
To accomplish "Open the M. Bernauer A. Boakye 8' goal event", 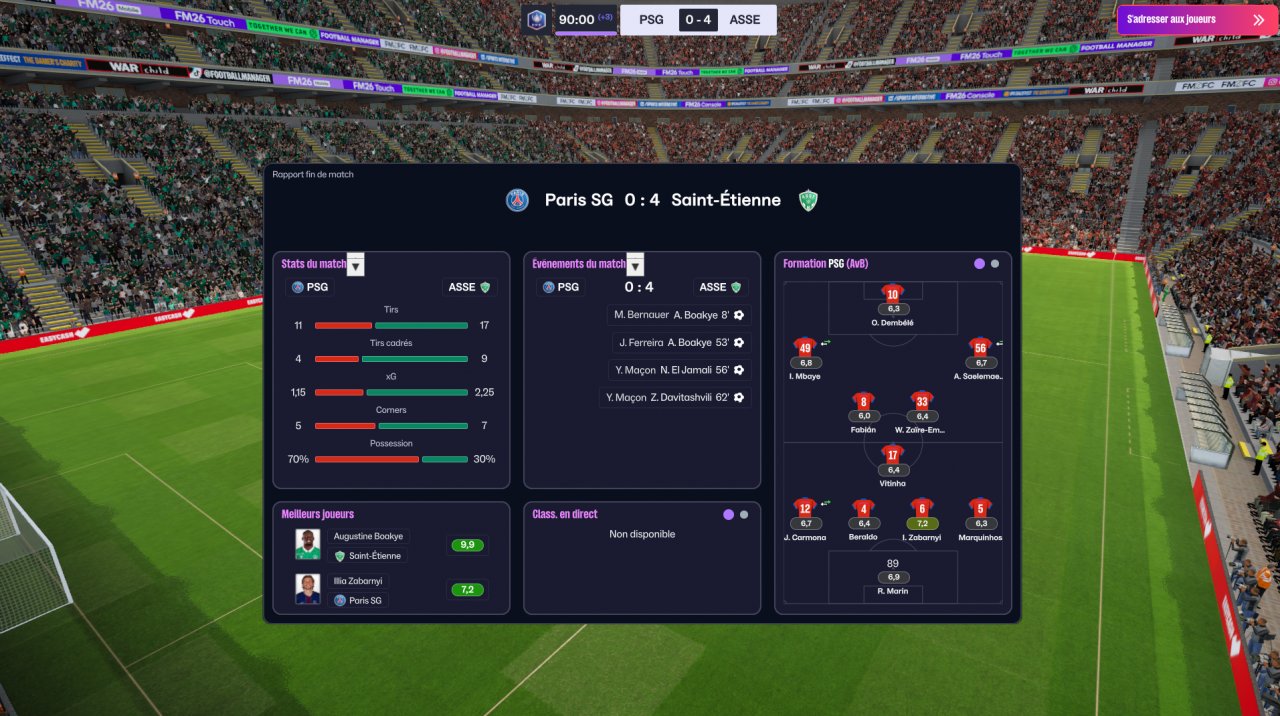I will 679,315.
